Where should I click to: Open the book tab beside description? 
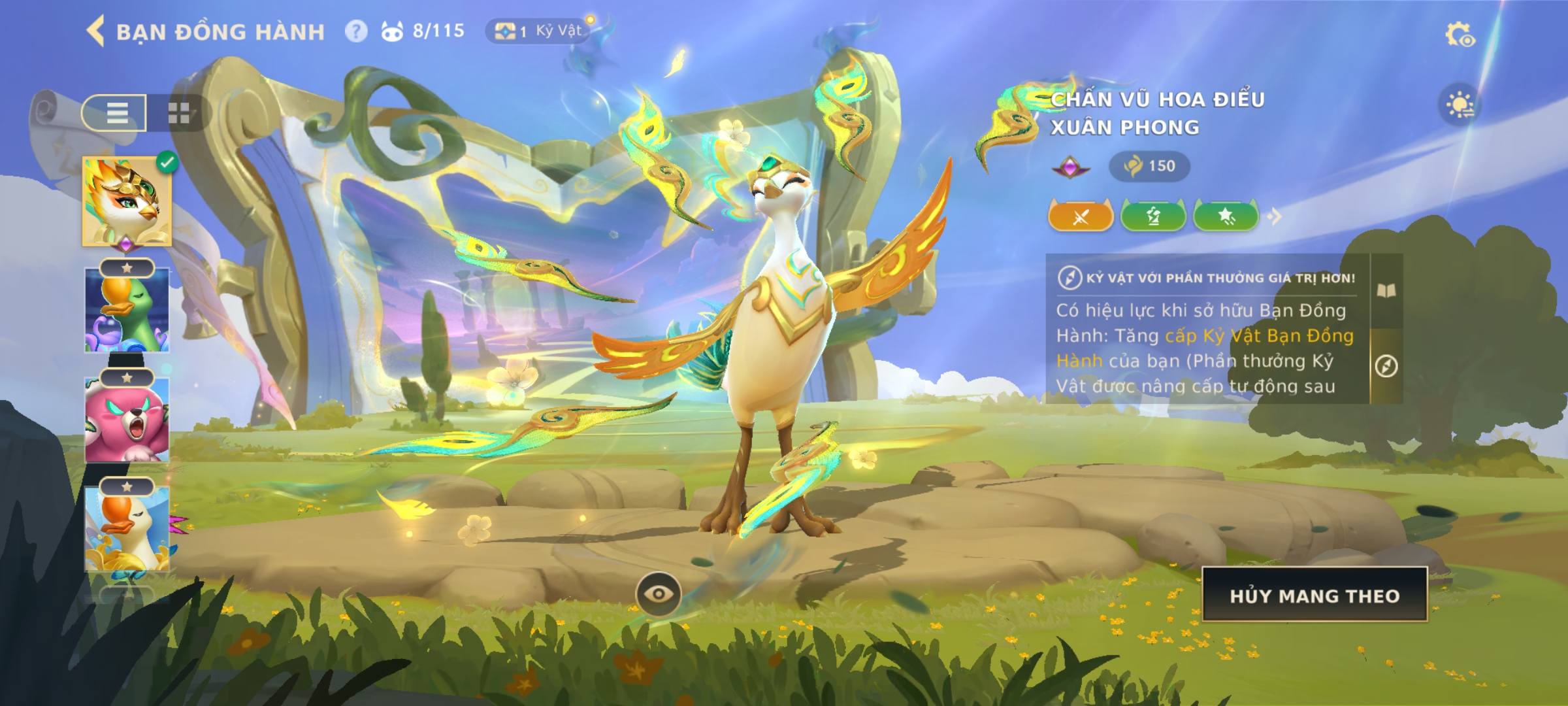(1386, 291)
